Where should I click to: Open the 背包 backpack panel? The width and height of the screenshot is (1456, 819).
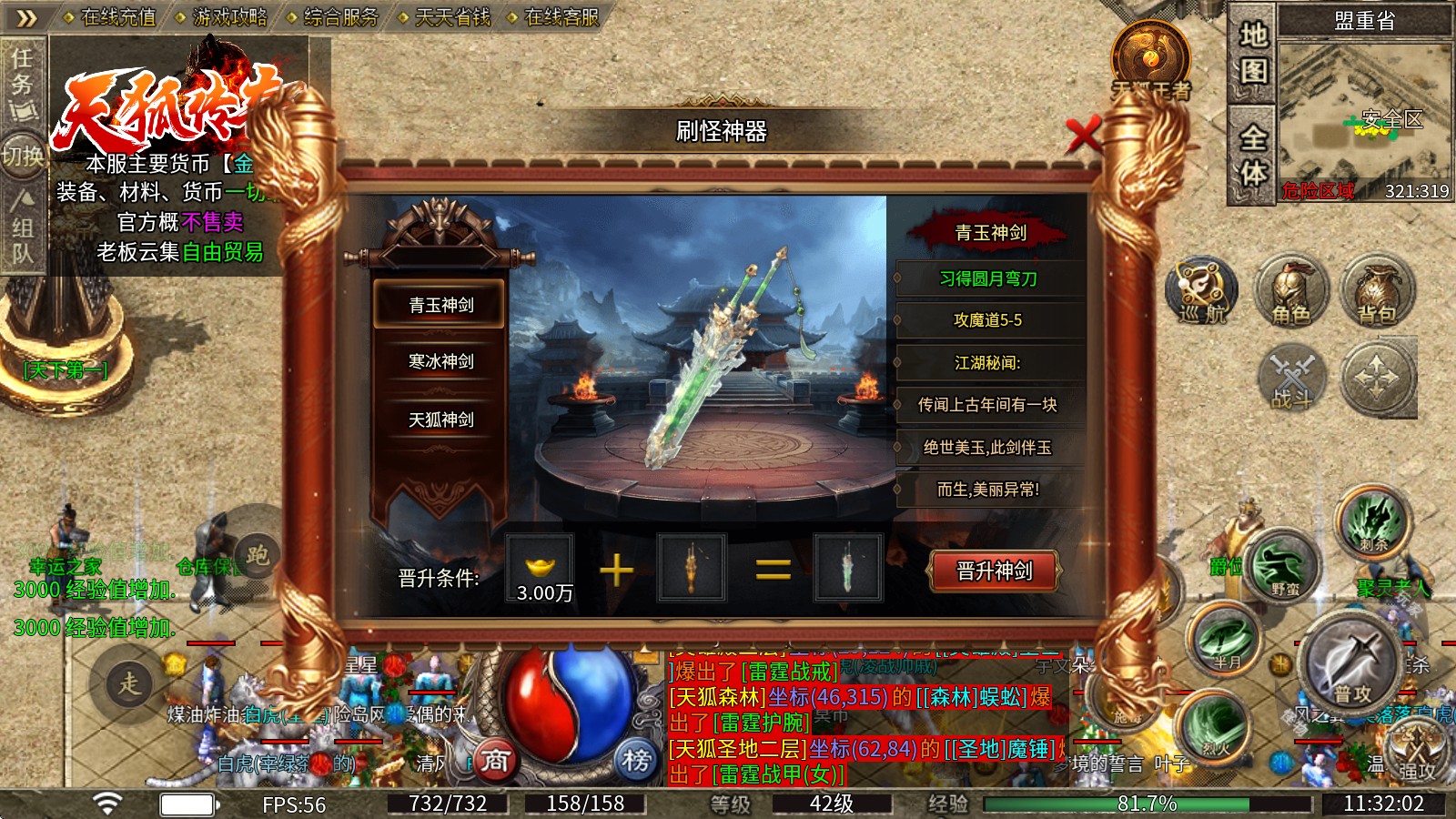coord(1376,291)
